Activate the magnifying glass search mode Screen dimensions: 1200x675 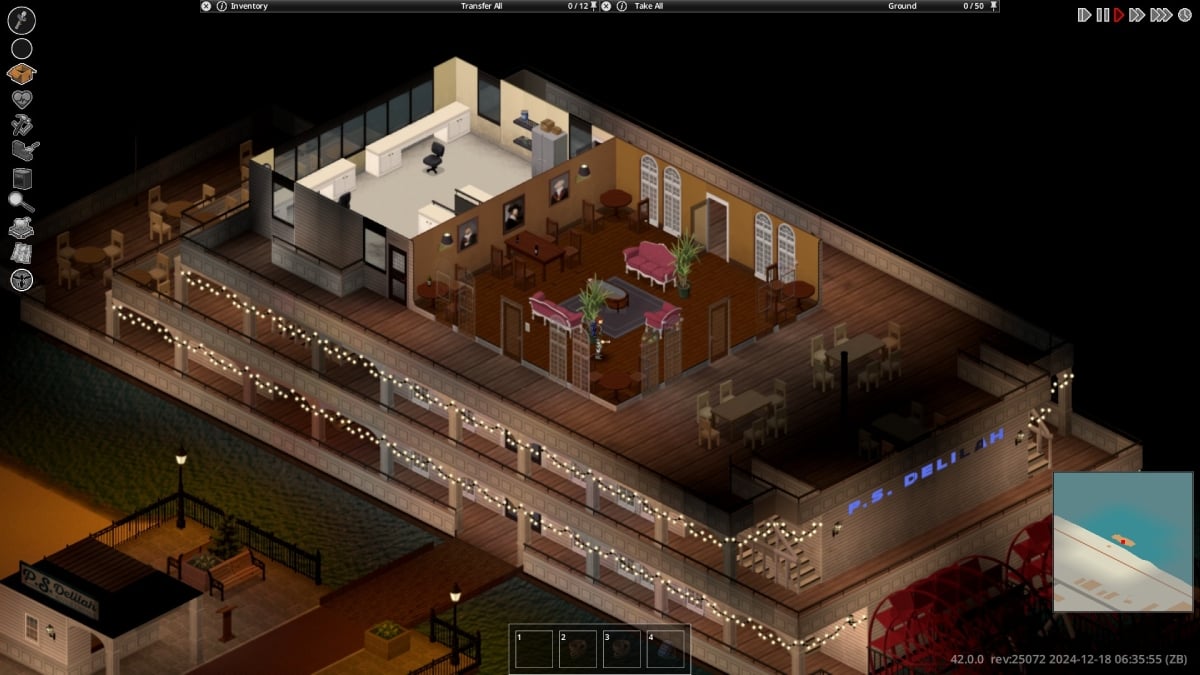point(21,203)
